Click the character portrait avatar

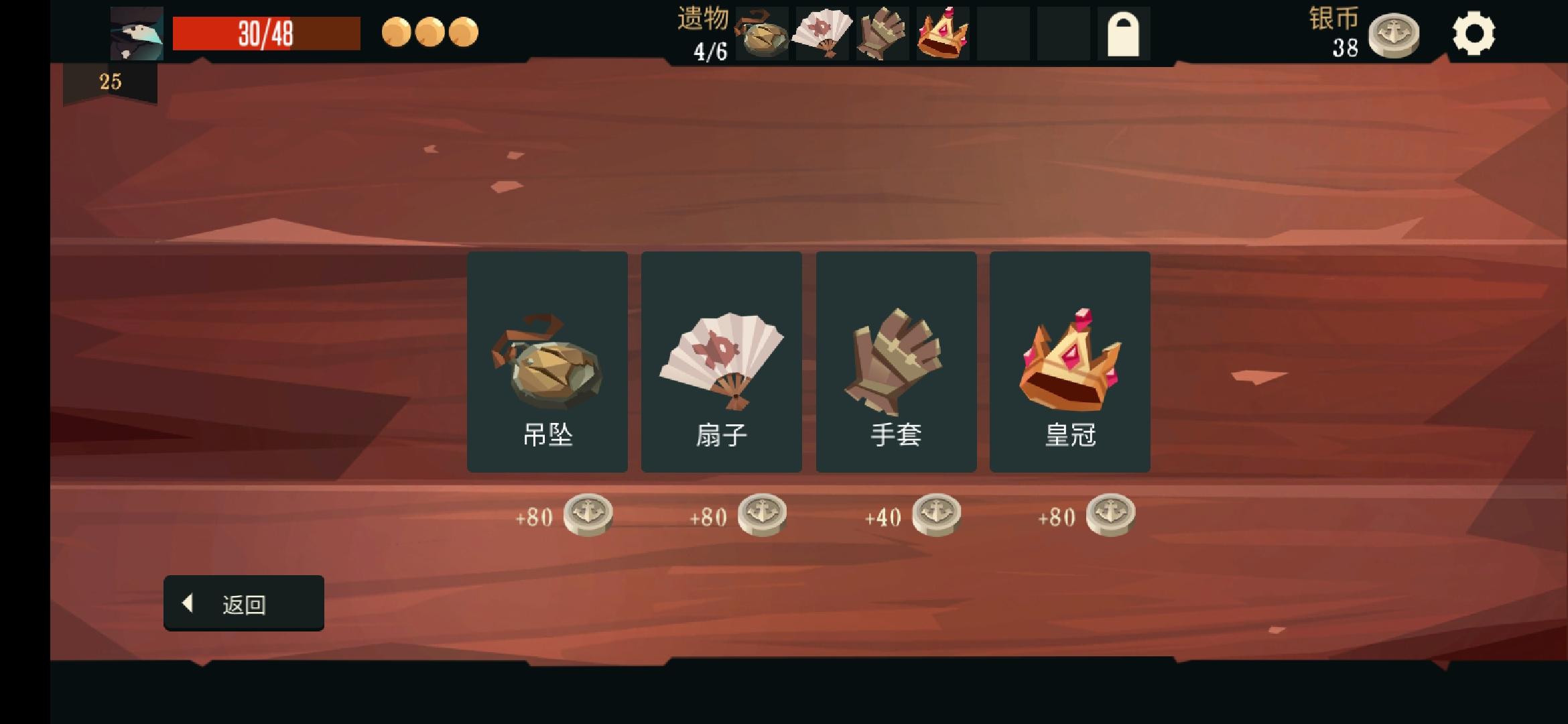(x=135, y=34)
